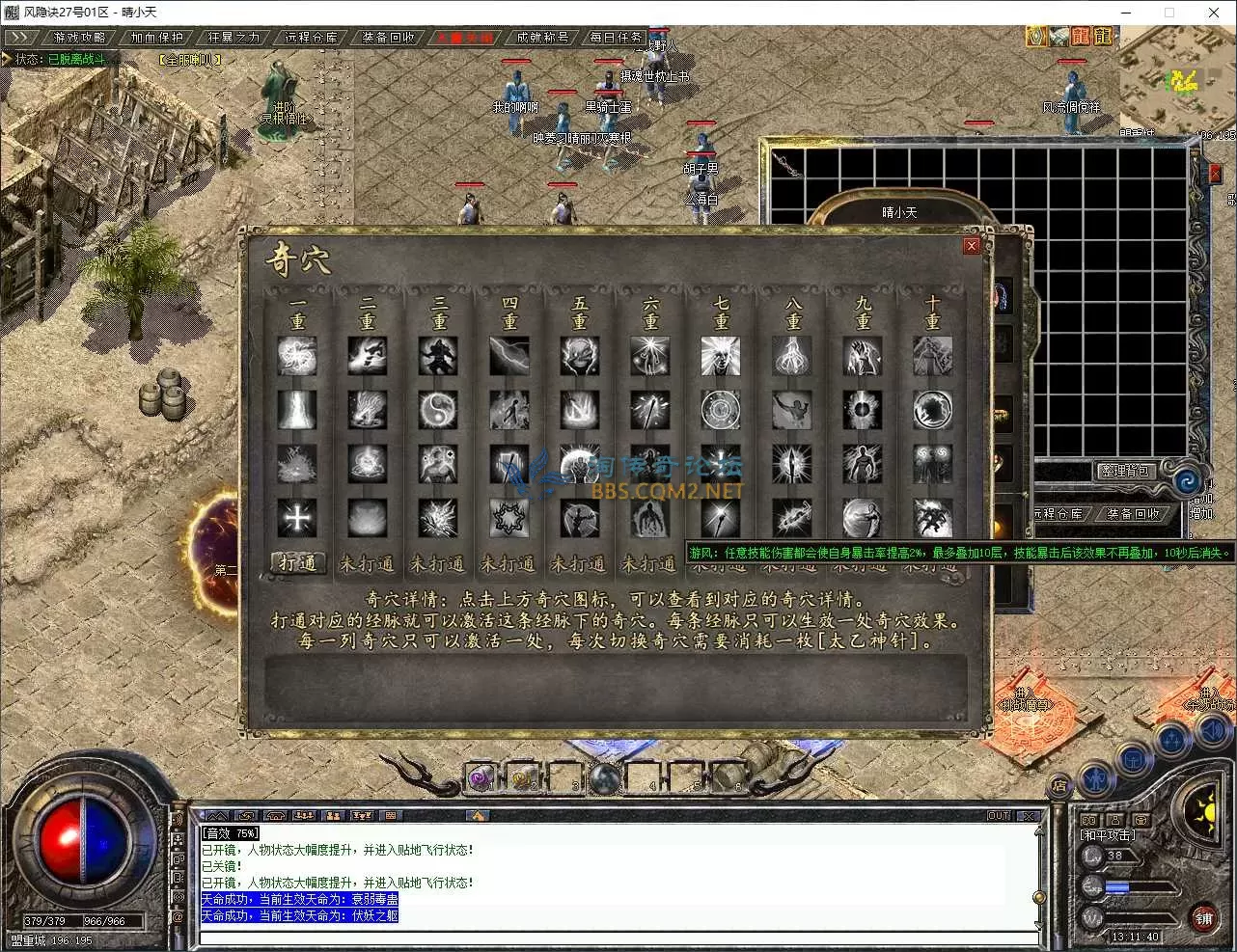Choose the glowing face acupoint under 七重
Image resolution: width=1237 pixels, height=952 pixels.
721,356
